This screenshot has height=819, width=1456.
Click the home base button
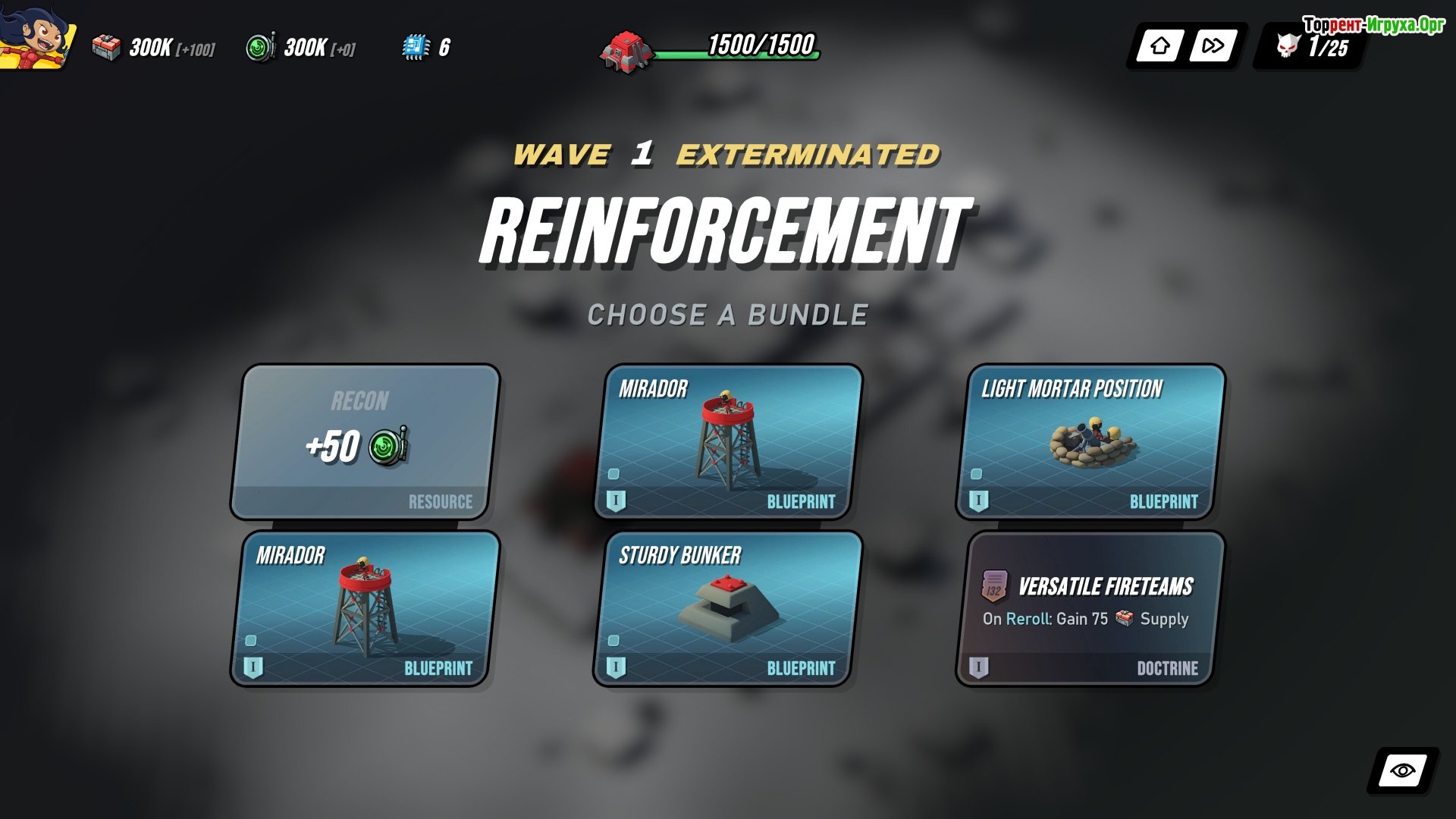1159,46
